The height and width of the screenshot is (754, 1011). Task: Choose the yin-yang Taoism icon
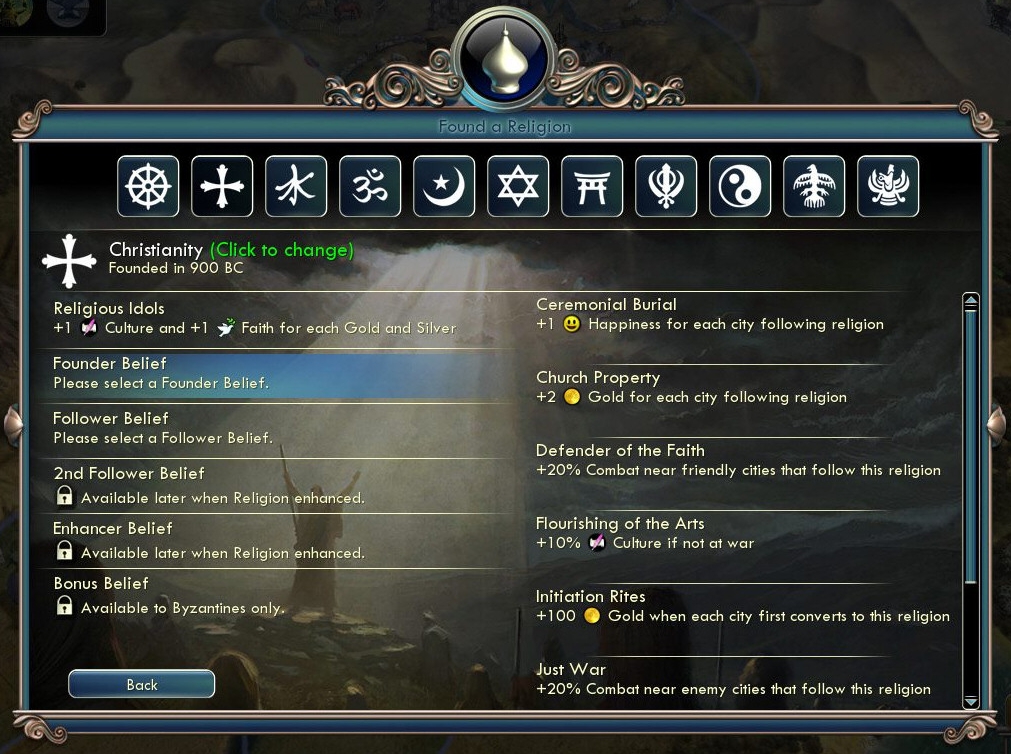740,186
